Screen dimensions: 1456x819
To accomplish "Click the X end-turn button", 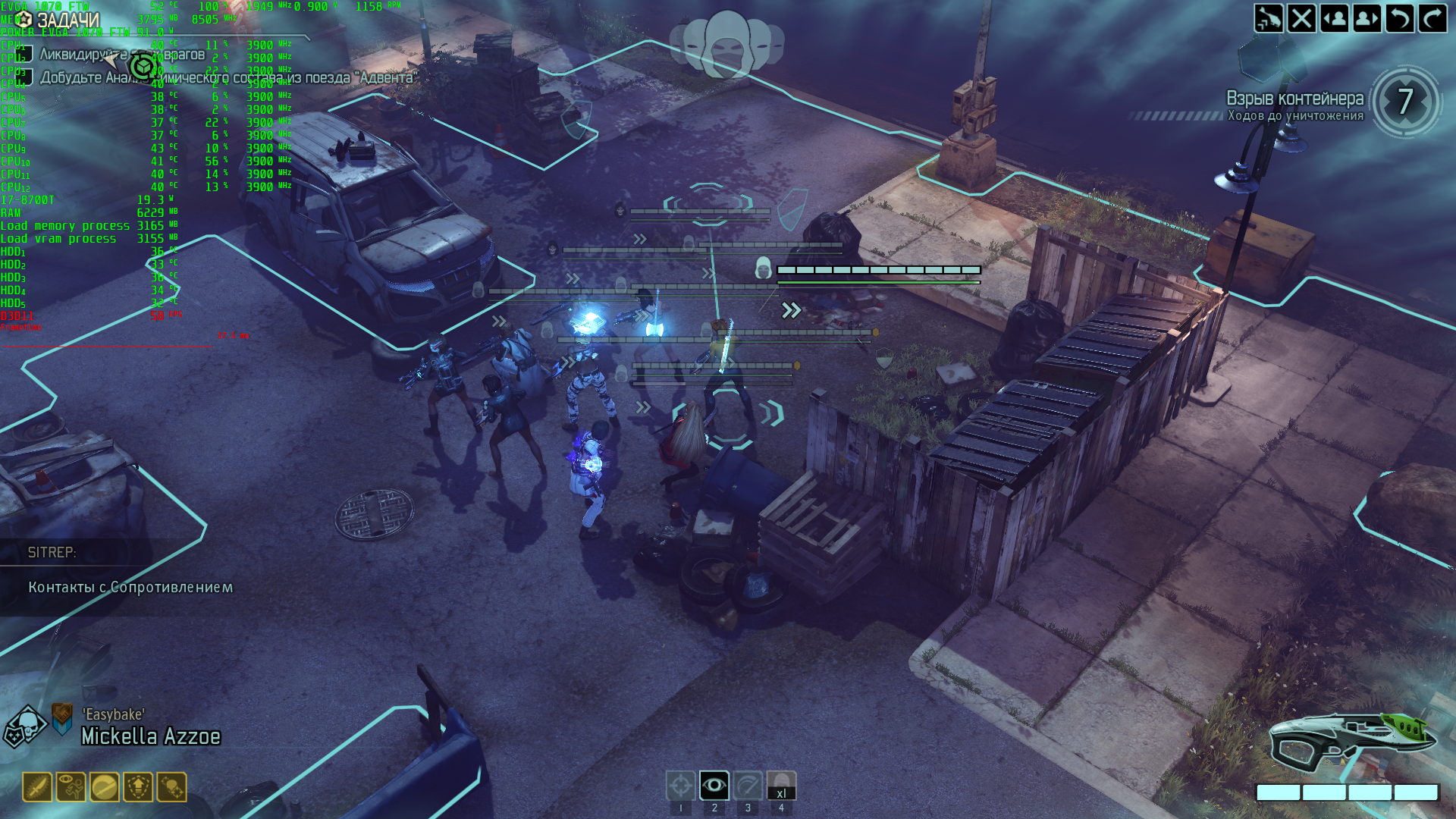I will tap(1301, 18).
